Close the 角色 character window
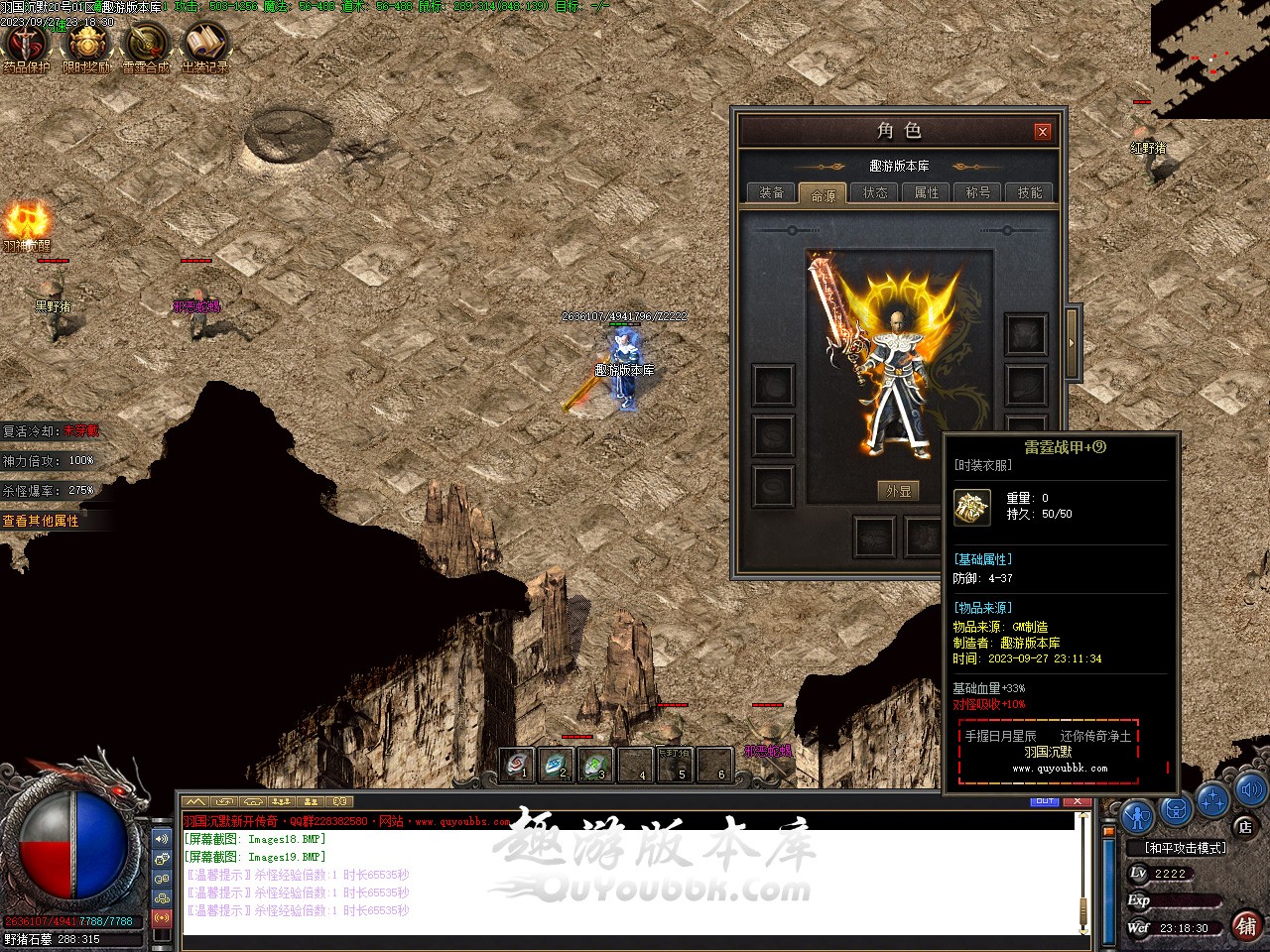This screenshot has height=952, width=1270. [1042, 131]
